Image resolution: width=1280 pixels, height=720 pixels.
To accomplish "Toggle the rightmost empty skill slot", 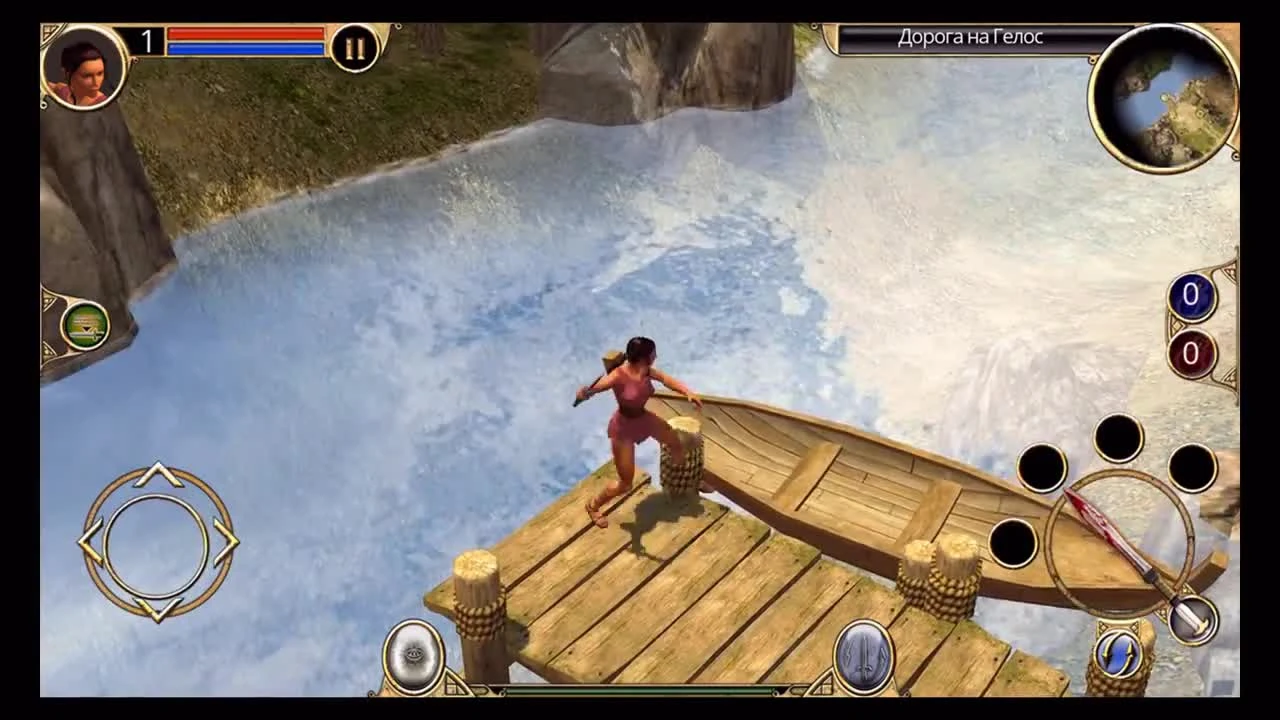I will pos(1191,471).
